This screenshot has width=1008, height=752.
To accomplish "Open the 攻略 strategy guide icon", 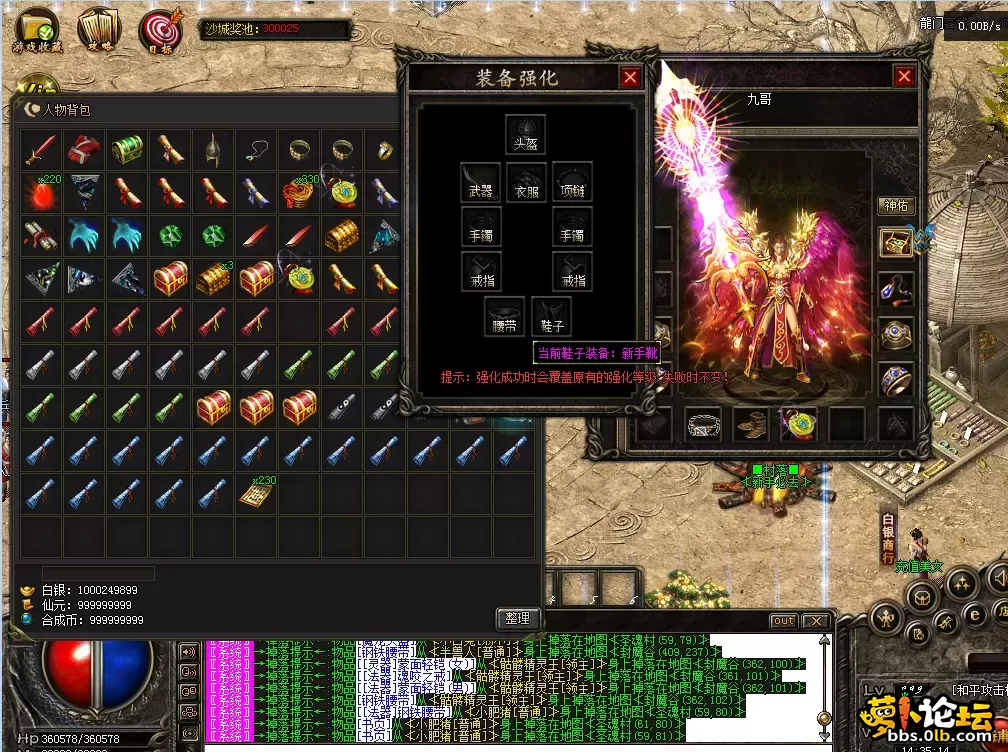I will [99, 31].
